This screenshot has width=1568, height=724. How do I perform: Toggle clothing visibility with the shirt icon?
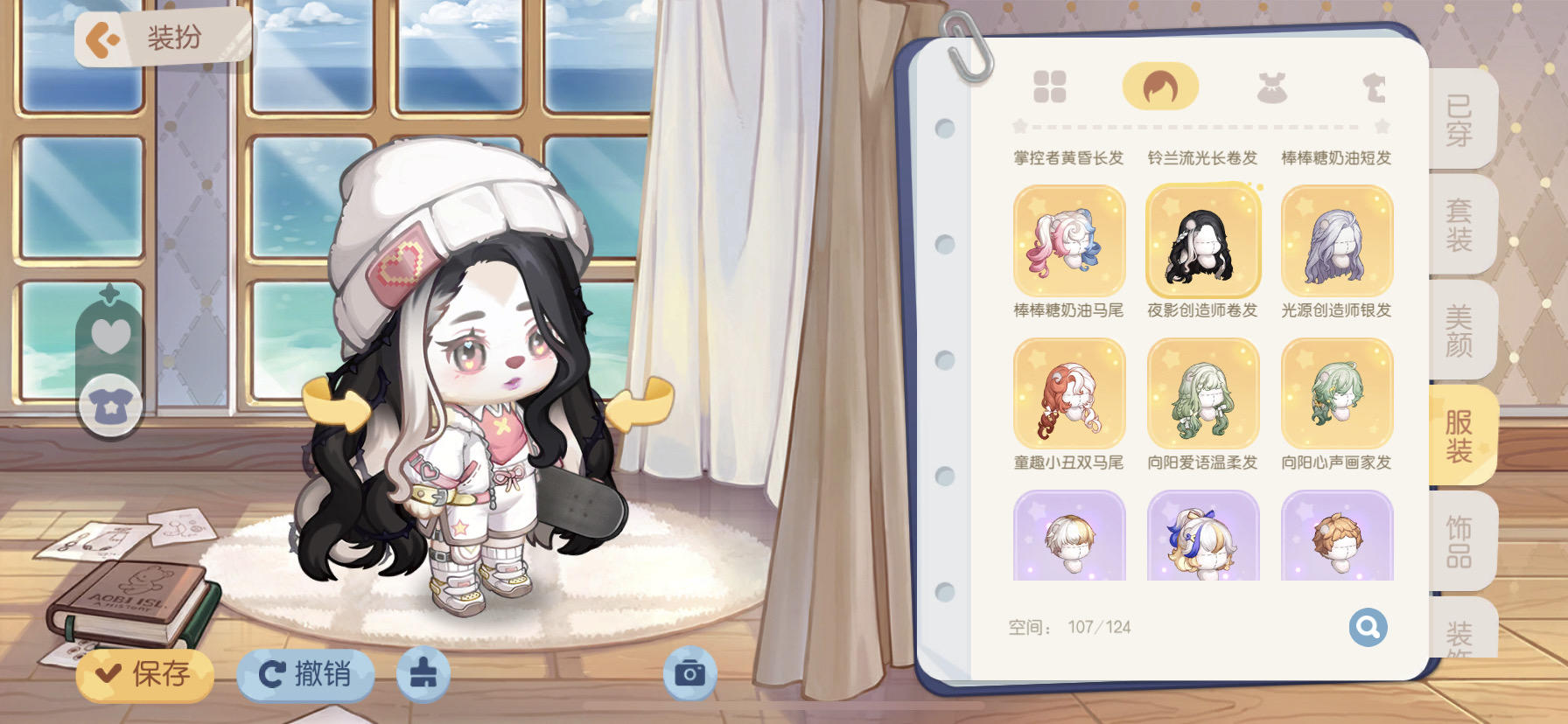click(x=108, y=405)
